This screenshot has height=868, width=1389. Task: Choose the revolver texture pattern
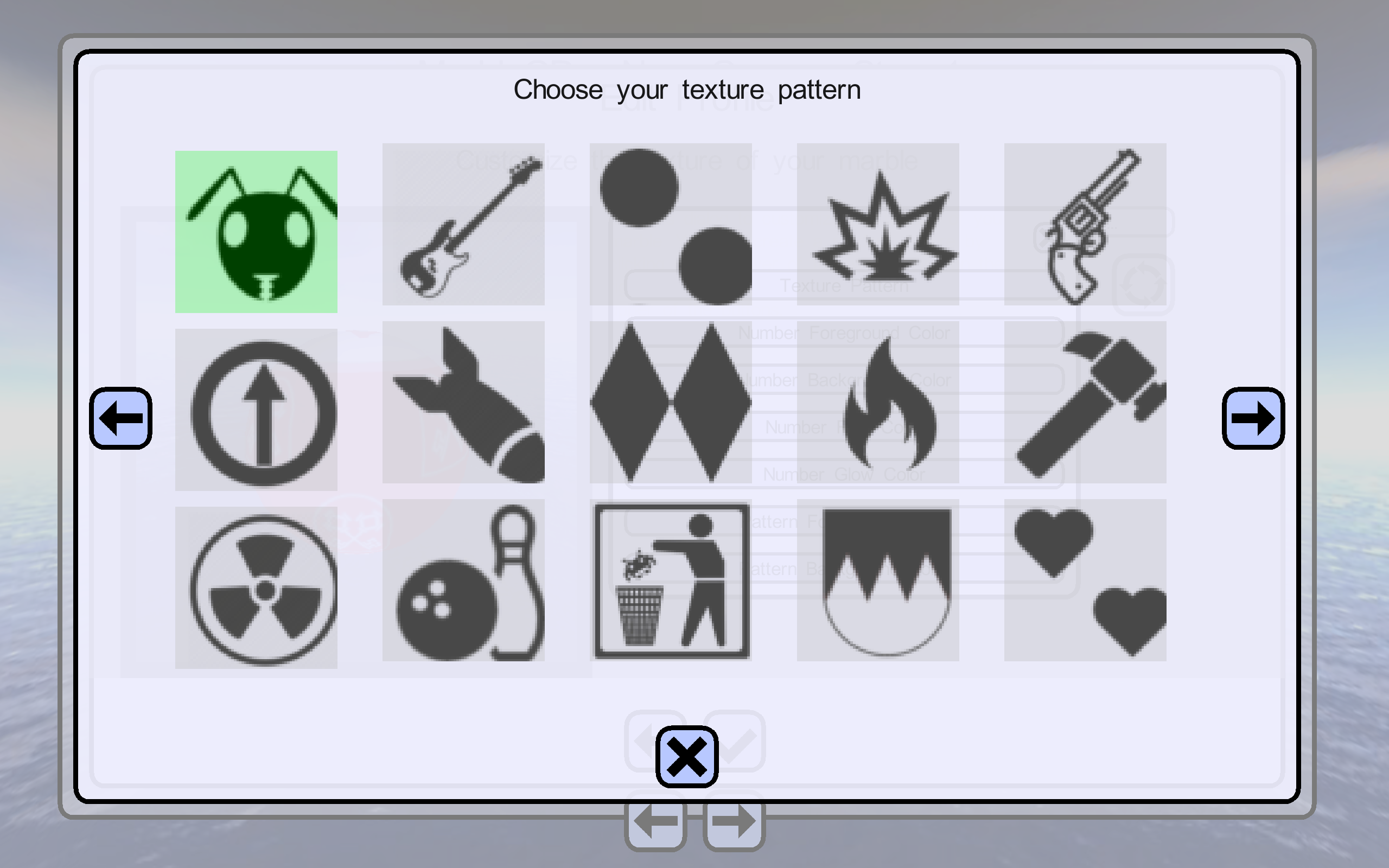tap(1085, 225)
